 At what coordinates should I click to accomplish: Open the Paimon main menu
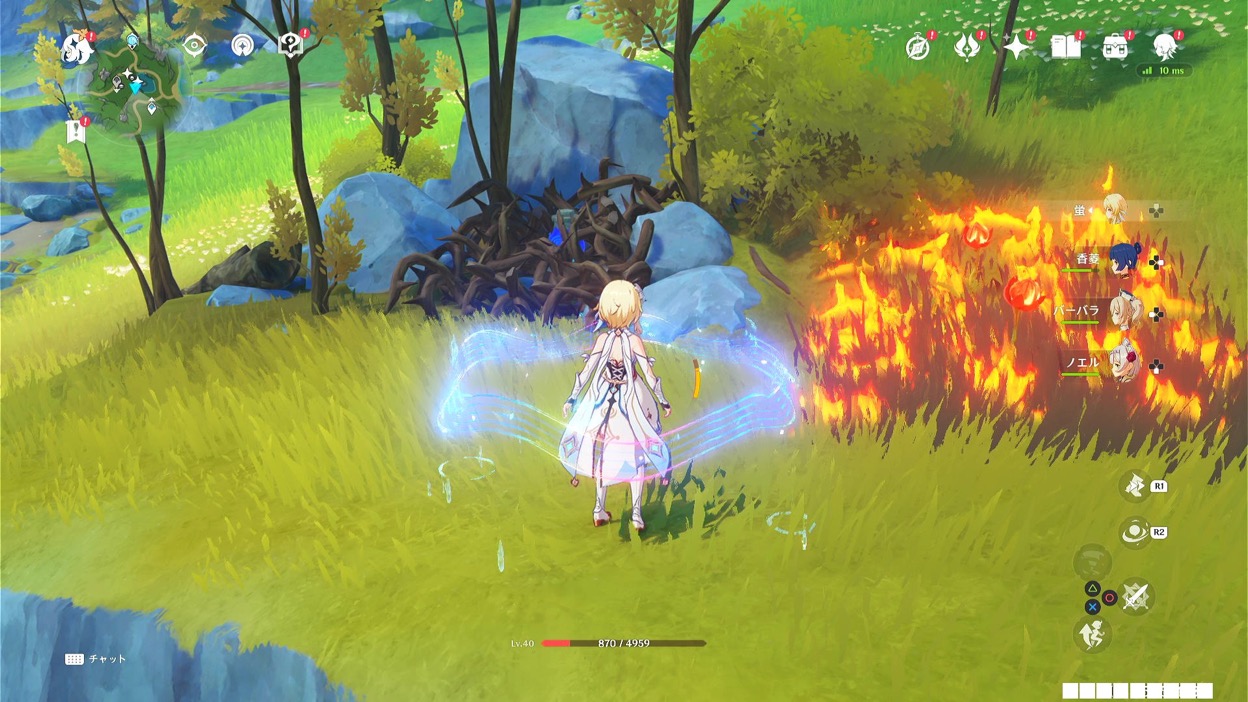click(77, 48)
